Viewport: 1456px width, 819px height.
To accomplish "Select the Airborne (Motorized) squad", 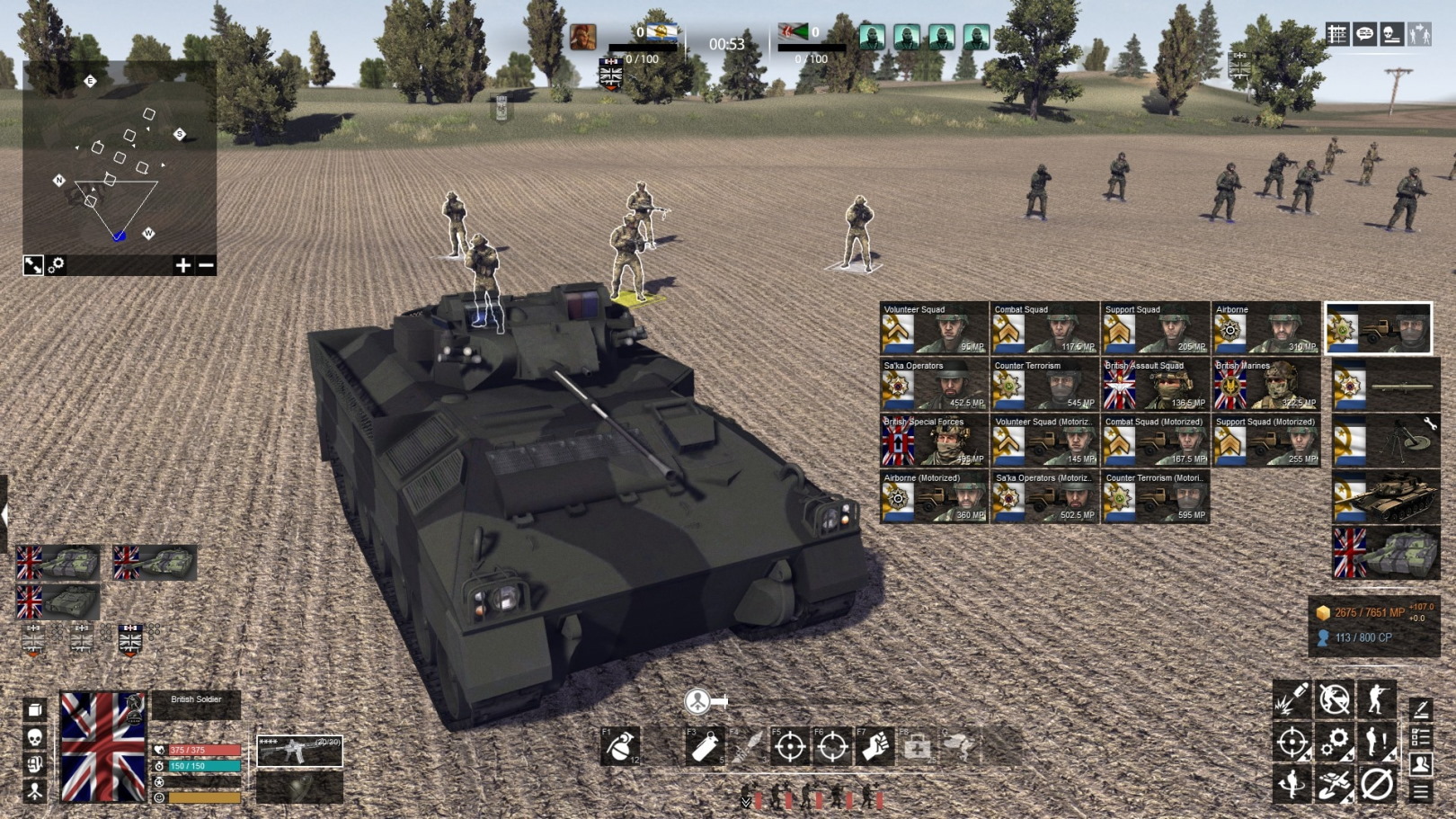I will click(934, 497).
